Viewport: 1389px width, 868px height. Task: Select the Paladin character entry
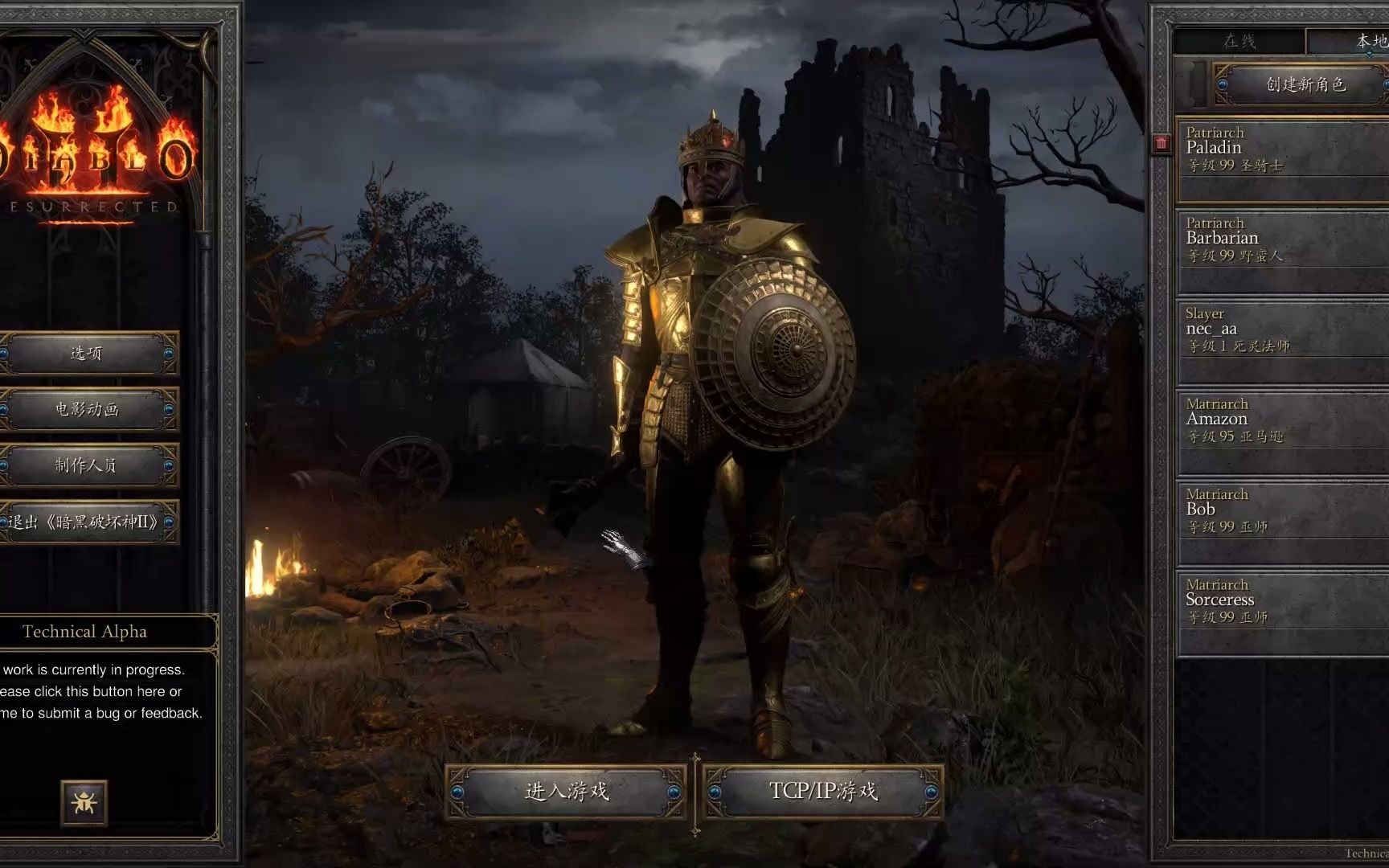click(x=1282, y=159)
